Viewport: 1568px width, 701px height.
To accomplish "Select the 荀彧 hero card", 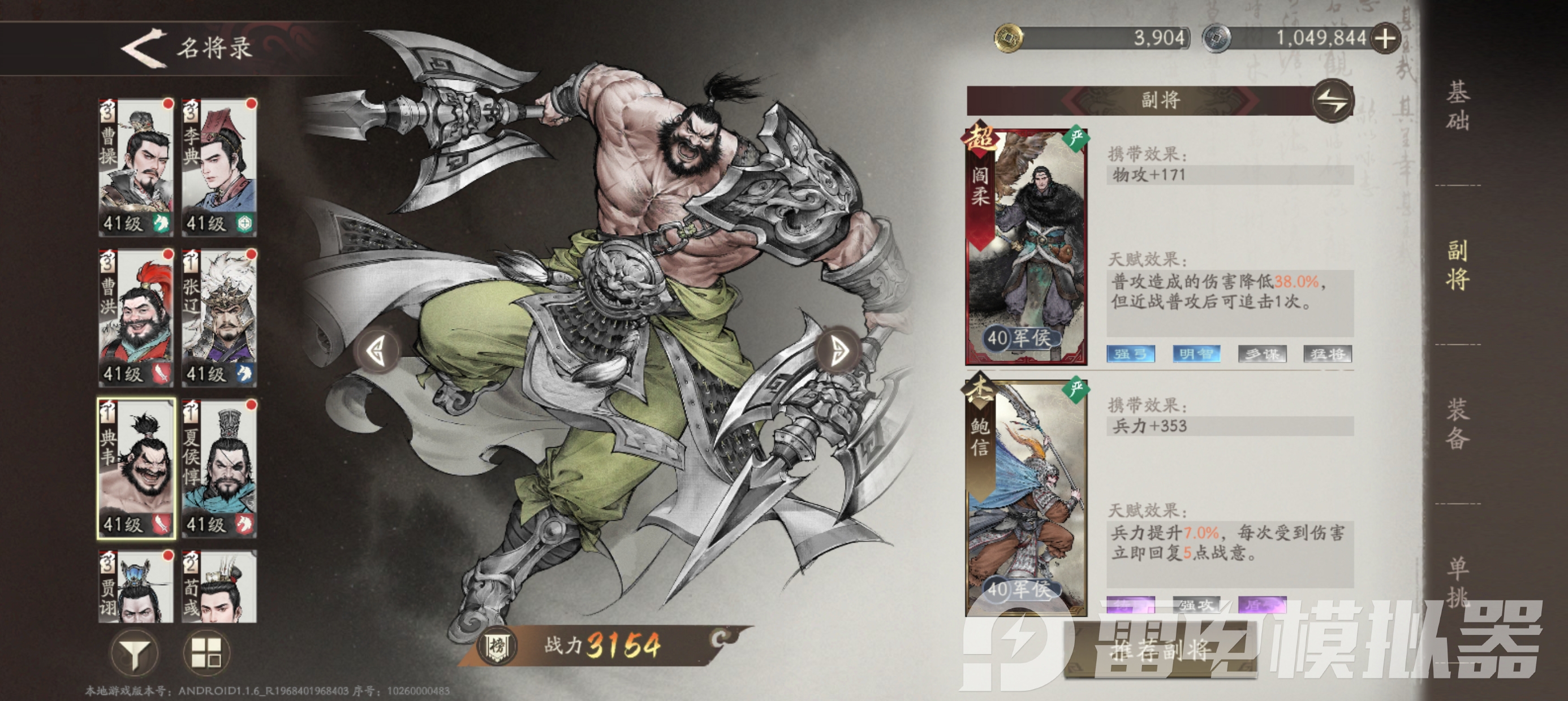I will coord(219,587).
